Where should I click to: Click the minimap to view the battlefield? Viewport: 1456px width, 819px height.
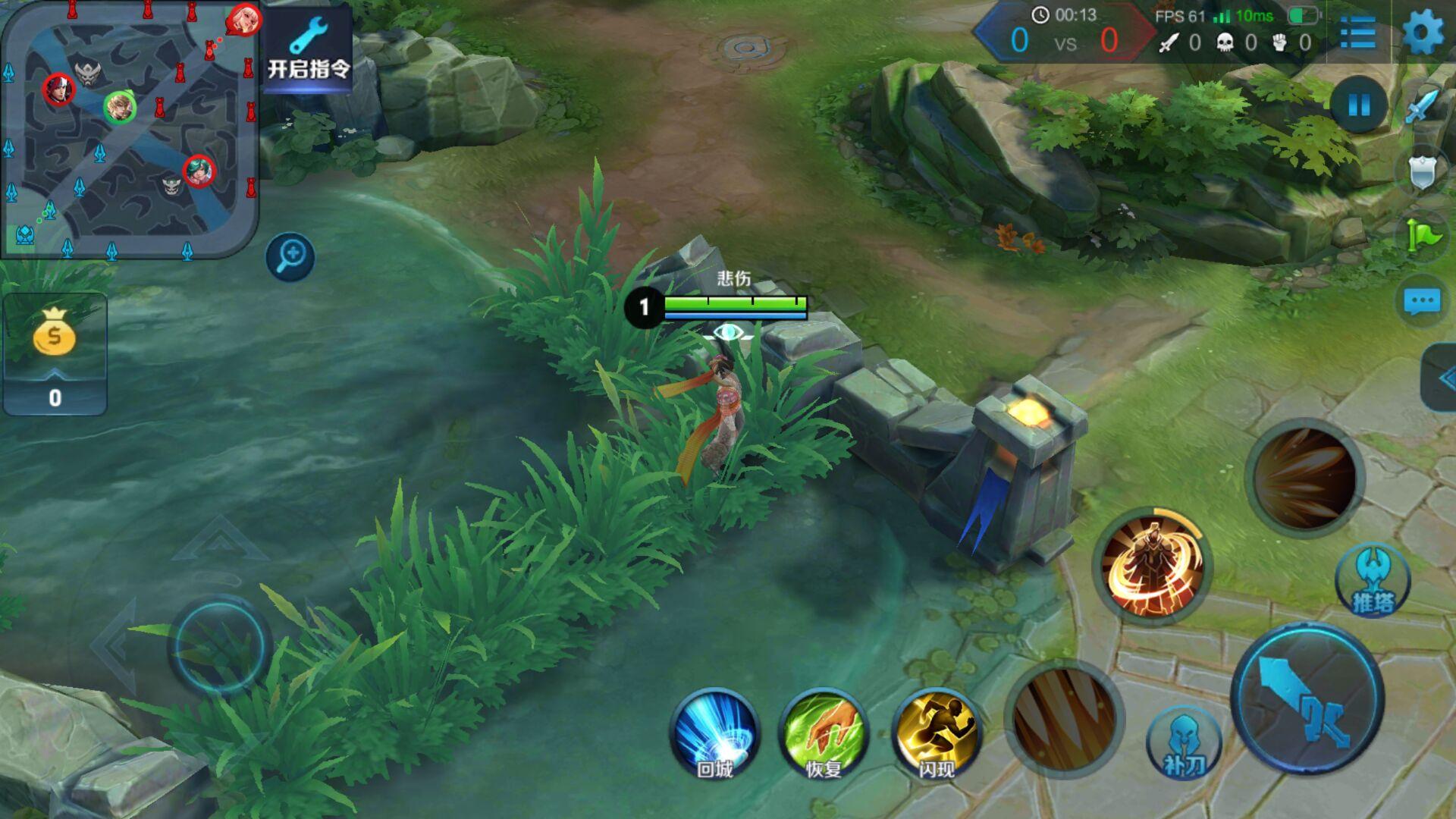[x=129, y=129]
